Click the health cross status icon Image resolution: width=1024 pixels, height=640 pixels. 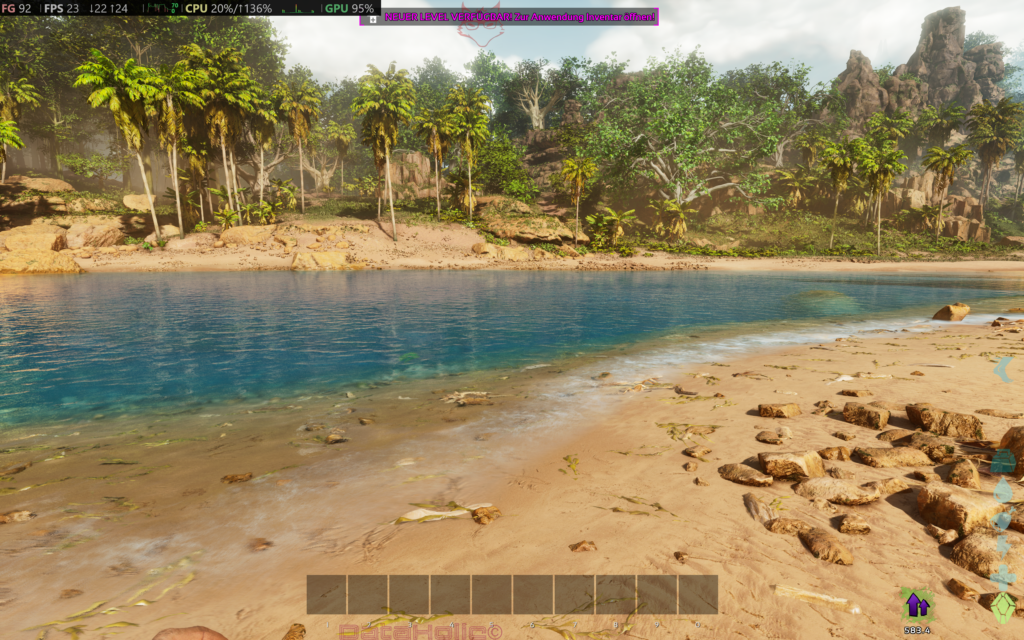pos(1003,577)
